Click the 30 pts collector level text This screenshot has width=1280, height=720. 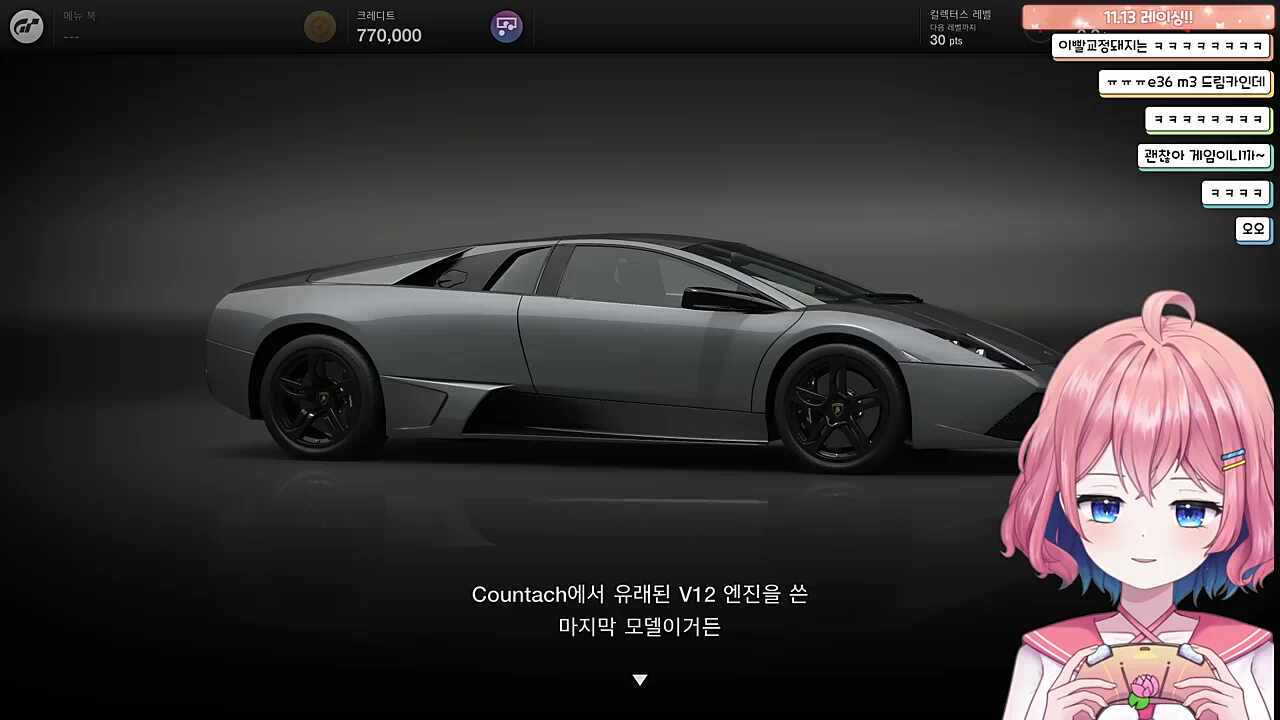tap(946, 41)
